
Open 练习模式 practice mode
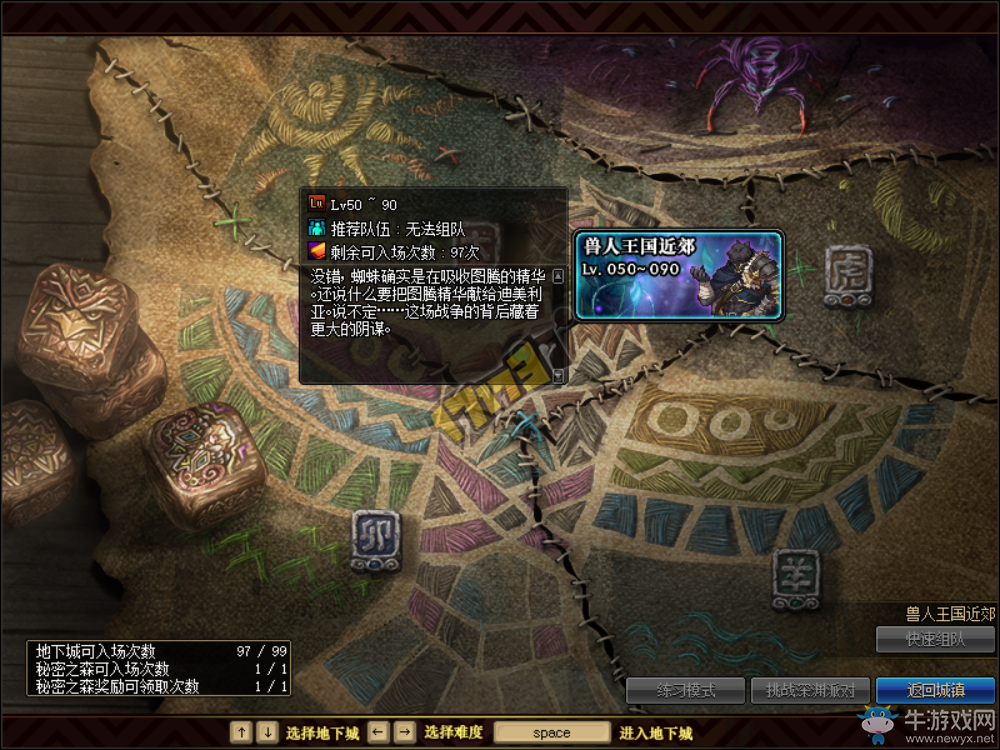pos(685,690)
